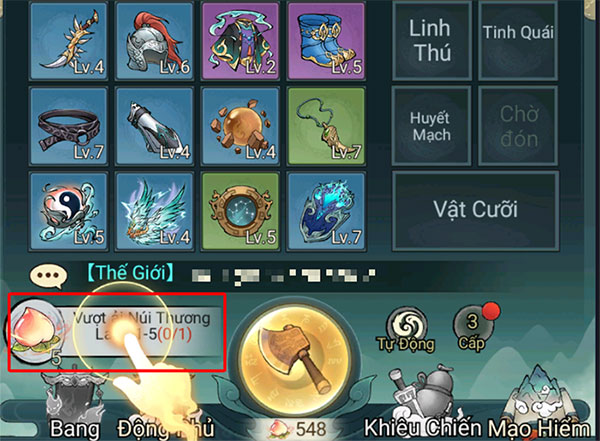This screenshot has height=441, width=600.
Task: Select the Lv.7 blue flame shield slot
Action: click(324, 211)
